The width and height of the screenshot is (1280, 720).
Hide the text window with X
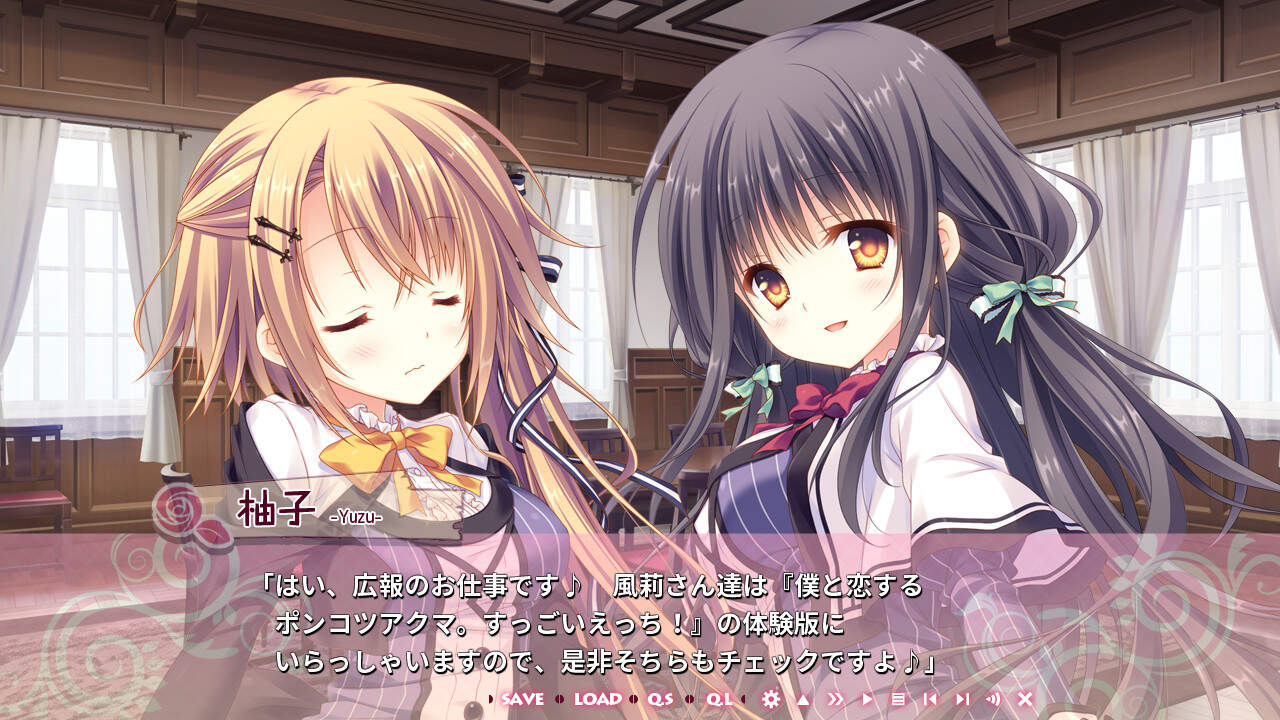pos(1025,699)
